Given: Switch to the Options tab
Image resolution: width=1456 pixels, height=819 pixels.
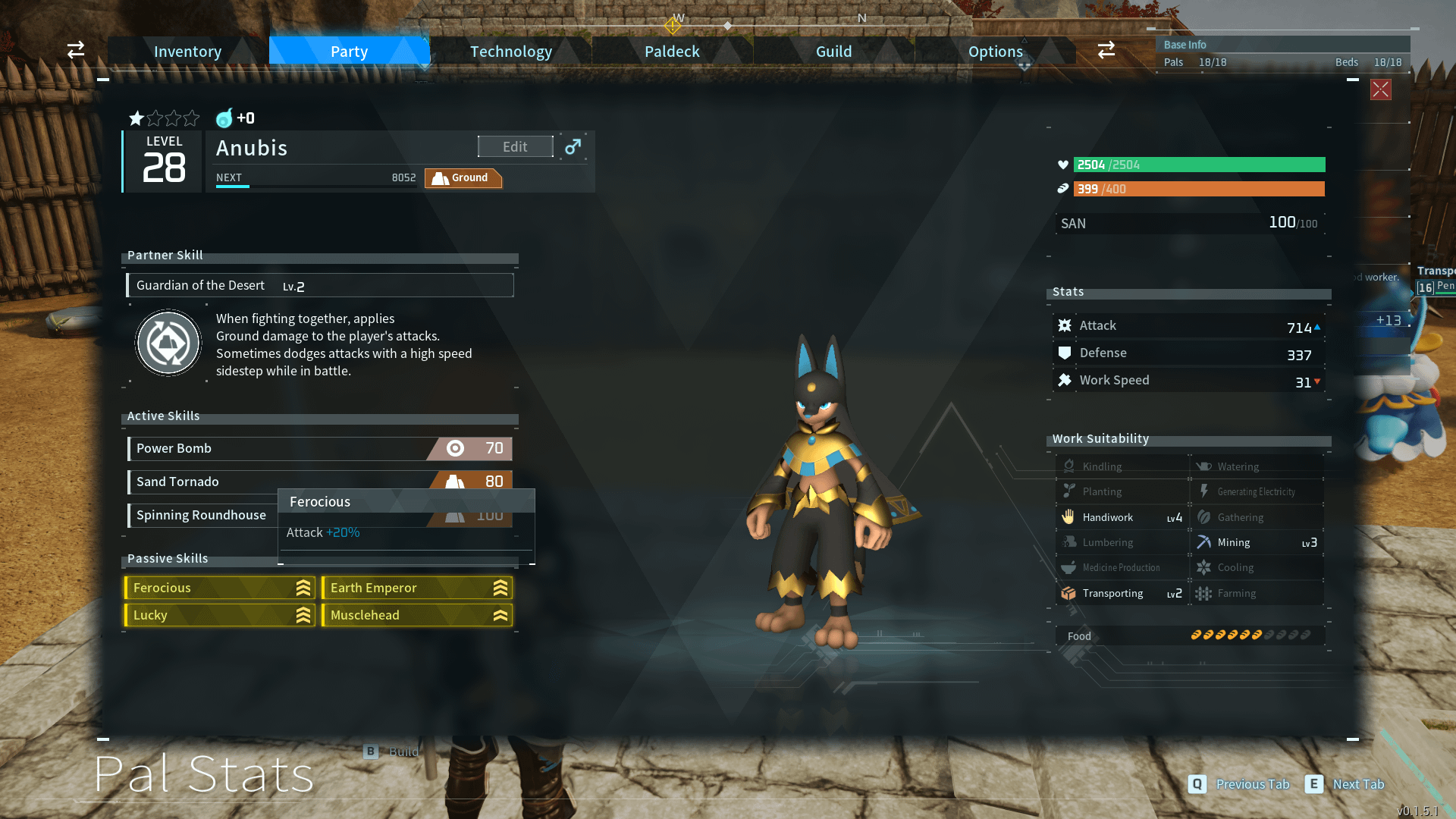Looking at the screenshot, I should click(995, 52).
